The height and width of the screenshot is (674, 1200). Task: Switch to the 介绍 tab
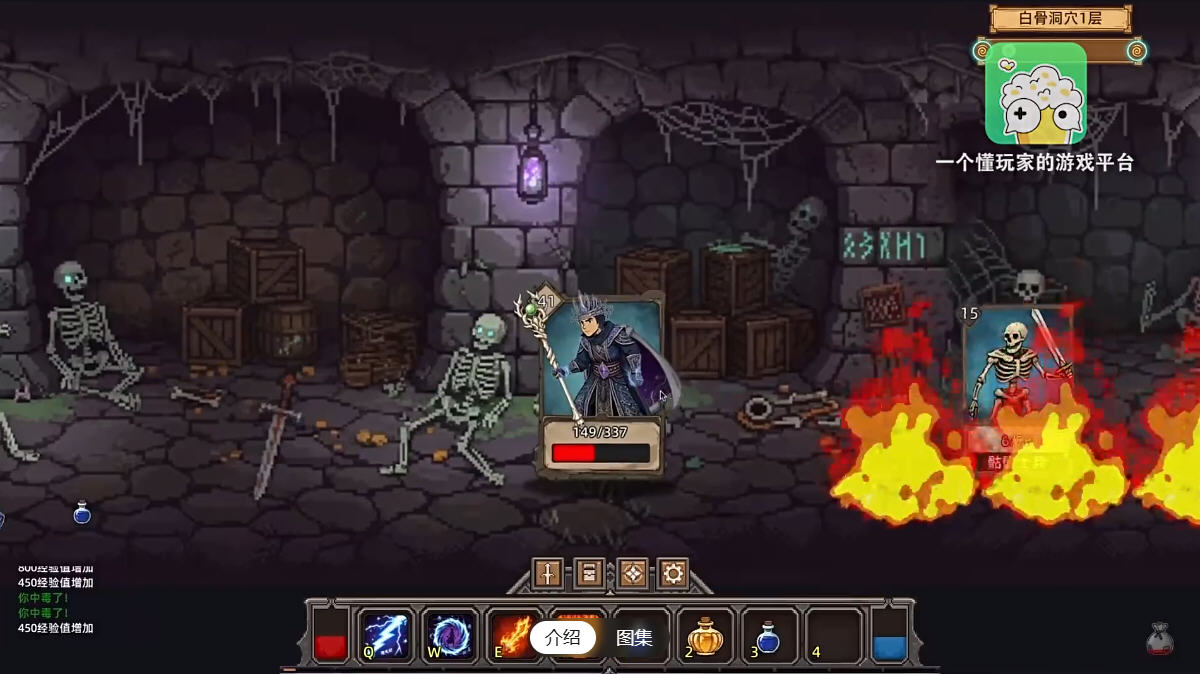[x=563, y=637]
